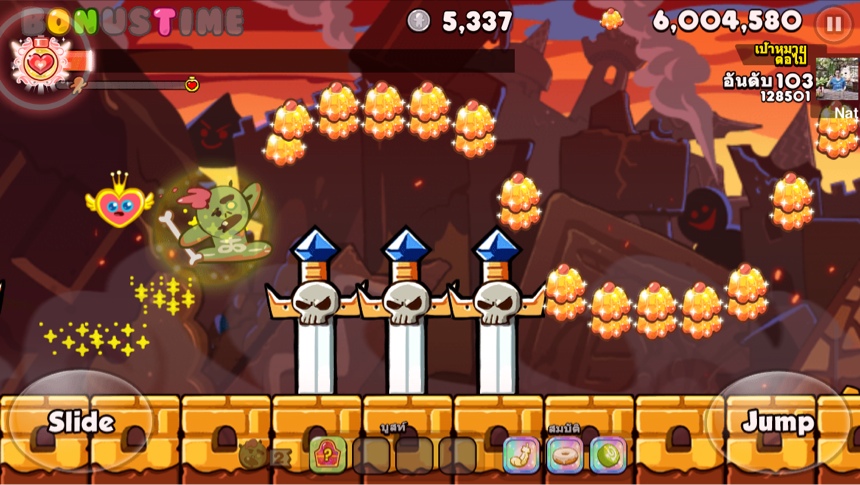Pause the game
This screenshot has height=485, width=860.
click(833, 23)
